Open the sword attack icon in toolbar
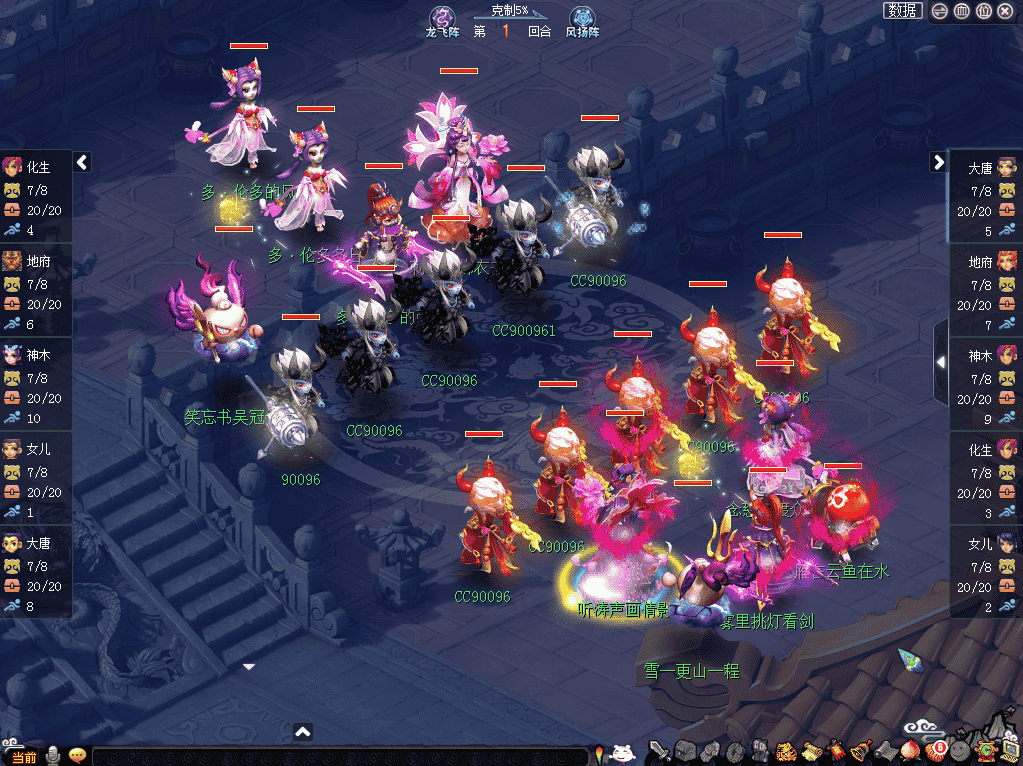The width and height of the screenshot is (1023, 766). coord(659,750)
